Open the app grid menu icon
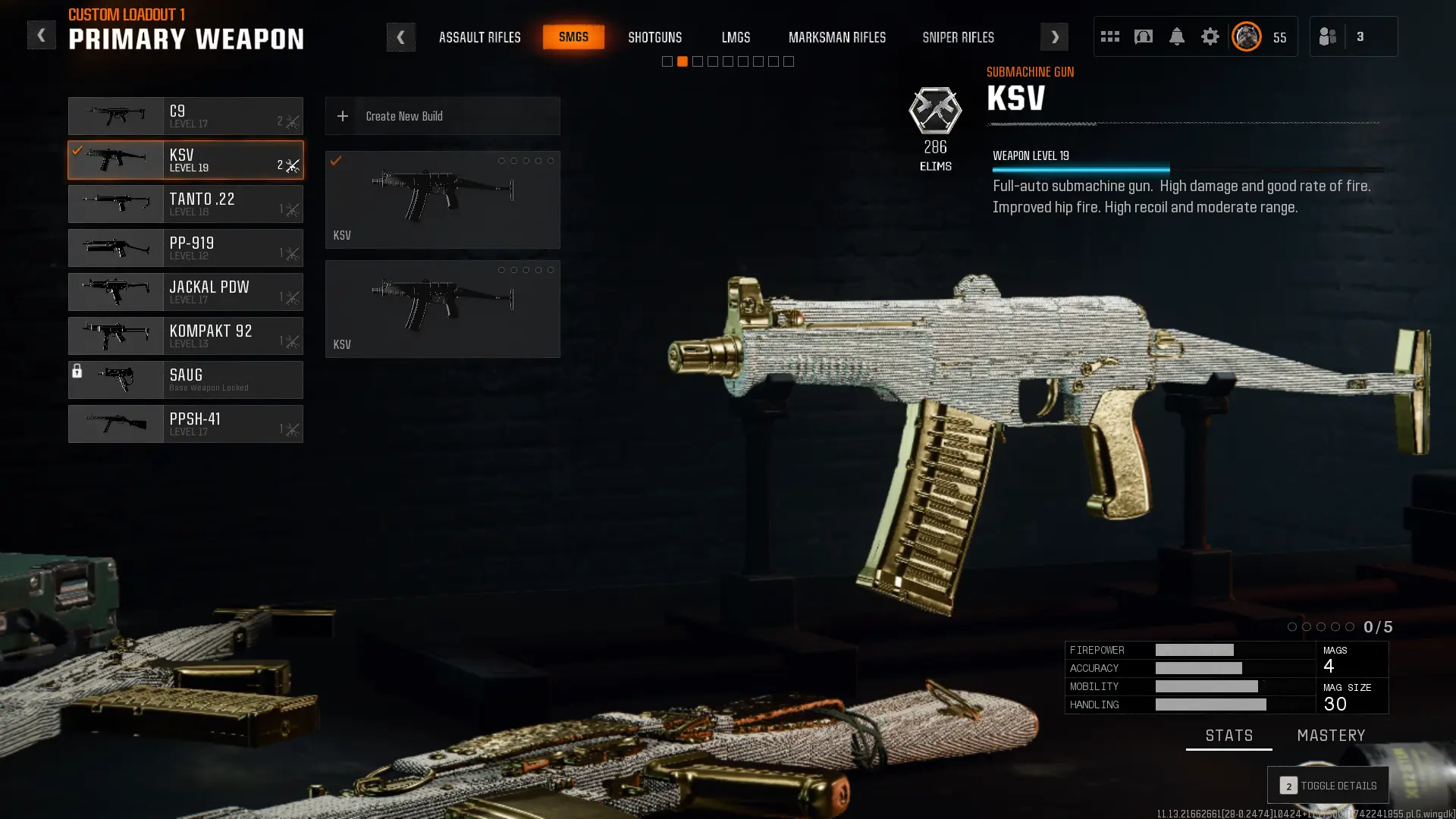Screen dimensions: 1456x819 1109,36
